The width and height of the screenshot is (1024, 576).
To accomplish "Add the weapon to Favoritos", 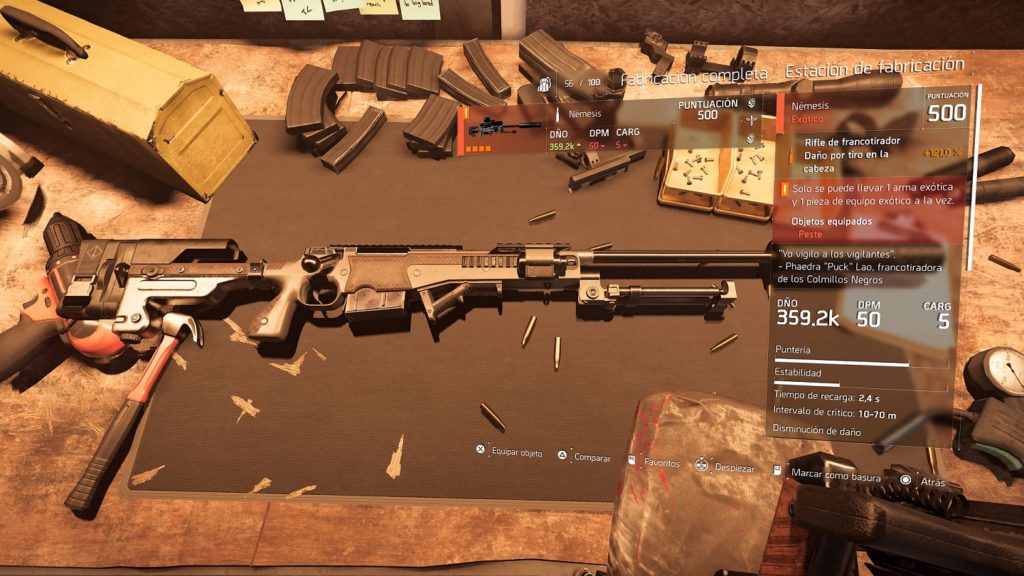I will [x=654, y=464].
